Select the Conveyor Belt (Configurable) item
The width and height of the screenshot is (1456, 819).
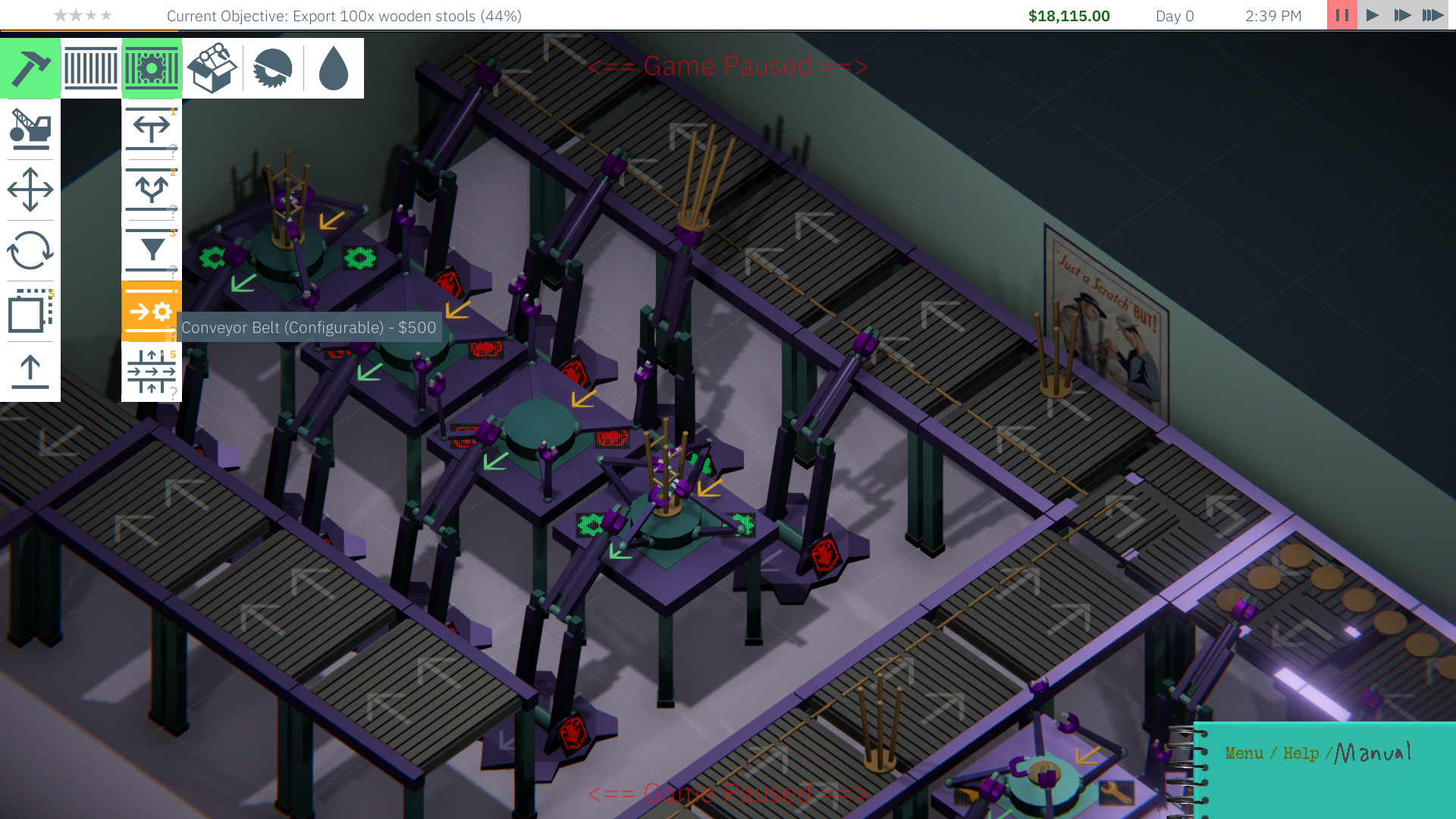[152, 311]
